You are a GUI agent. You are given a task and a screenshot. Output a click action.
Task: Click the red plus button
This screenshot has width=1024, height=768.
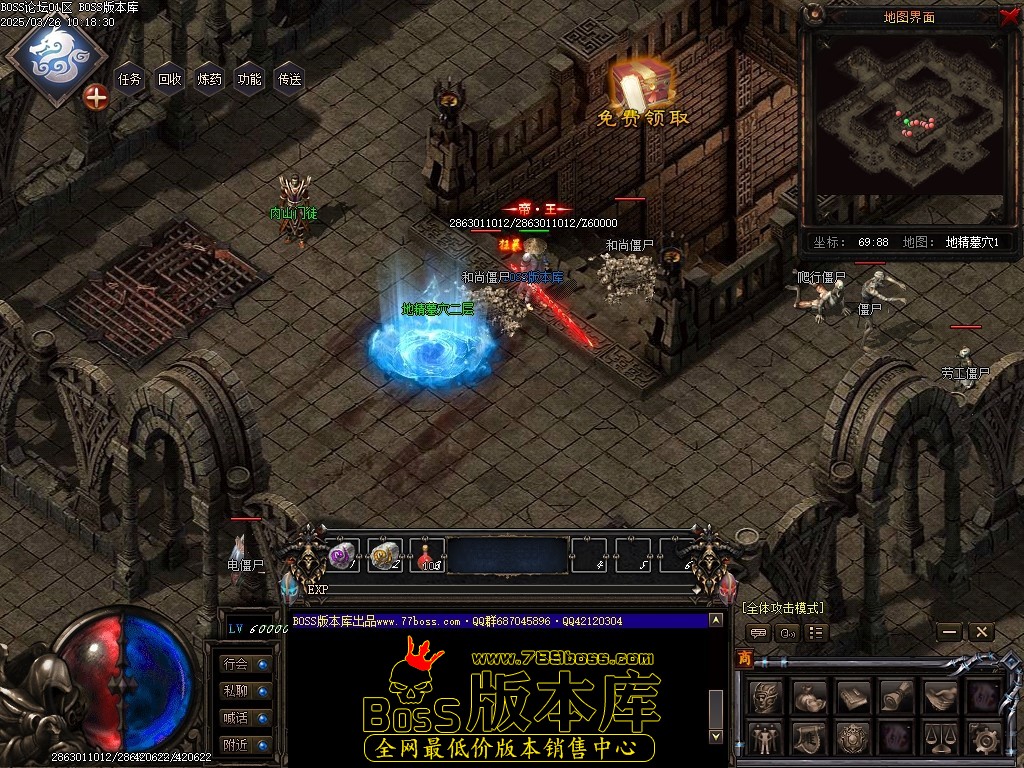point(96,97)
